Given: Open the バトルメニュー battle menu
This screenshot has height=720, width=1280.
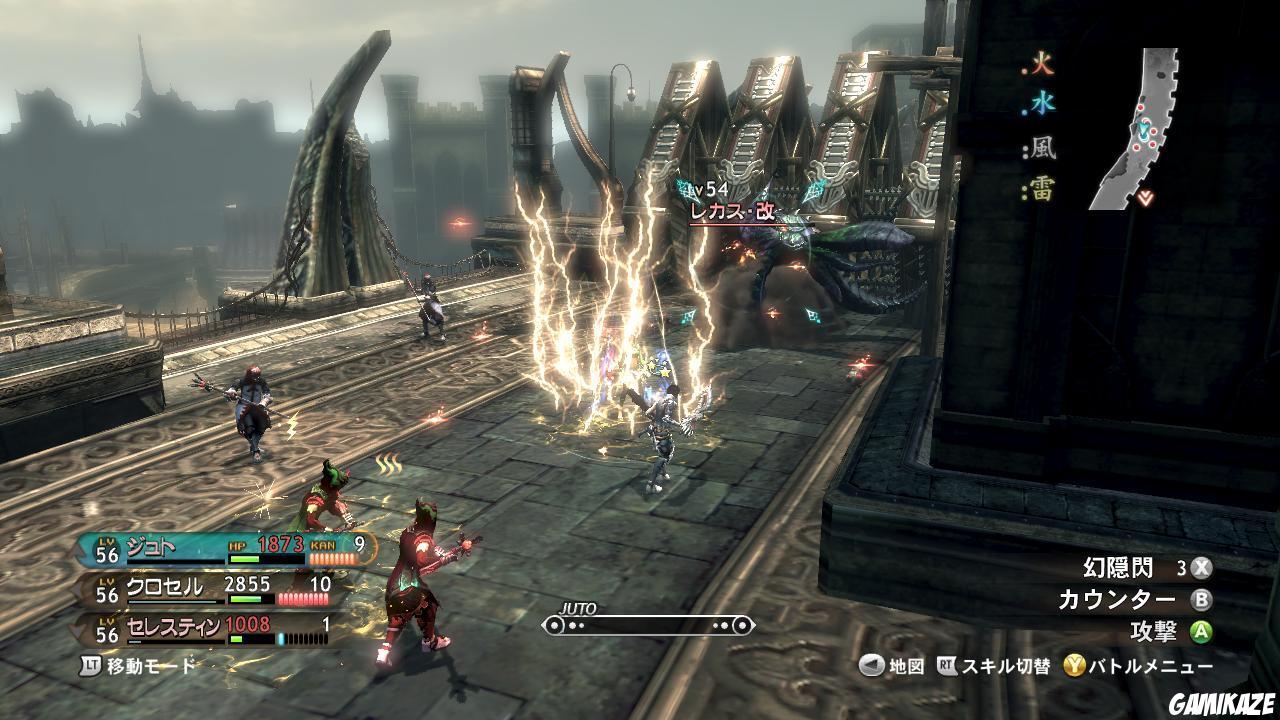Looking at the screenshot, I should click(1138, 666).
